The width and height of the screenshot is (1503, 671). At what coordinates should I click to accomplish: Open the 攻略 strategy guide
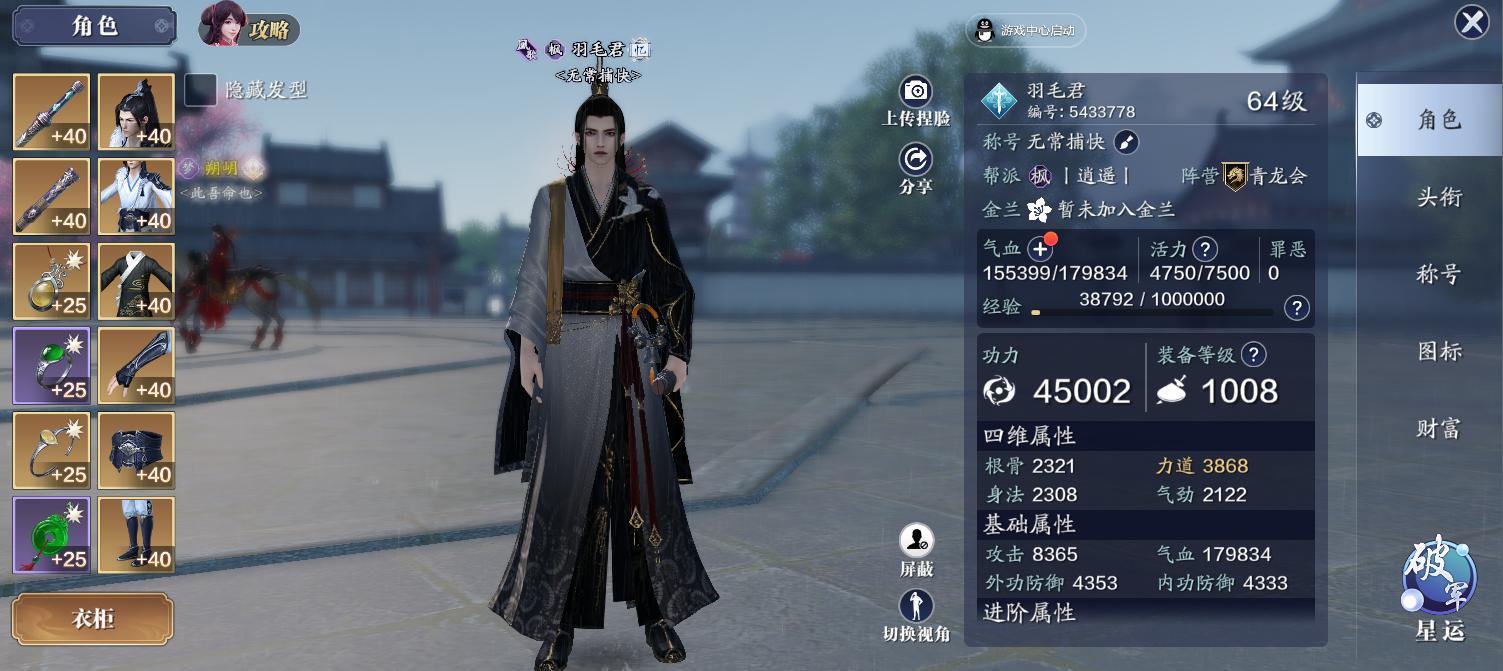click(250, 27)
